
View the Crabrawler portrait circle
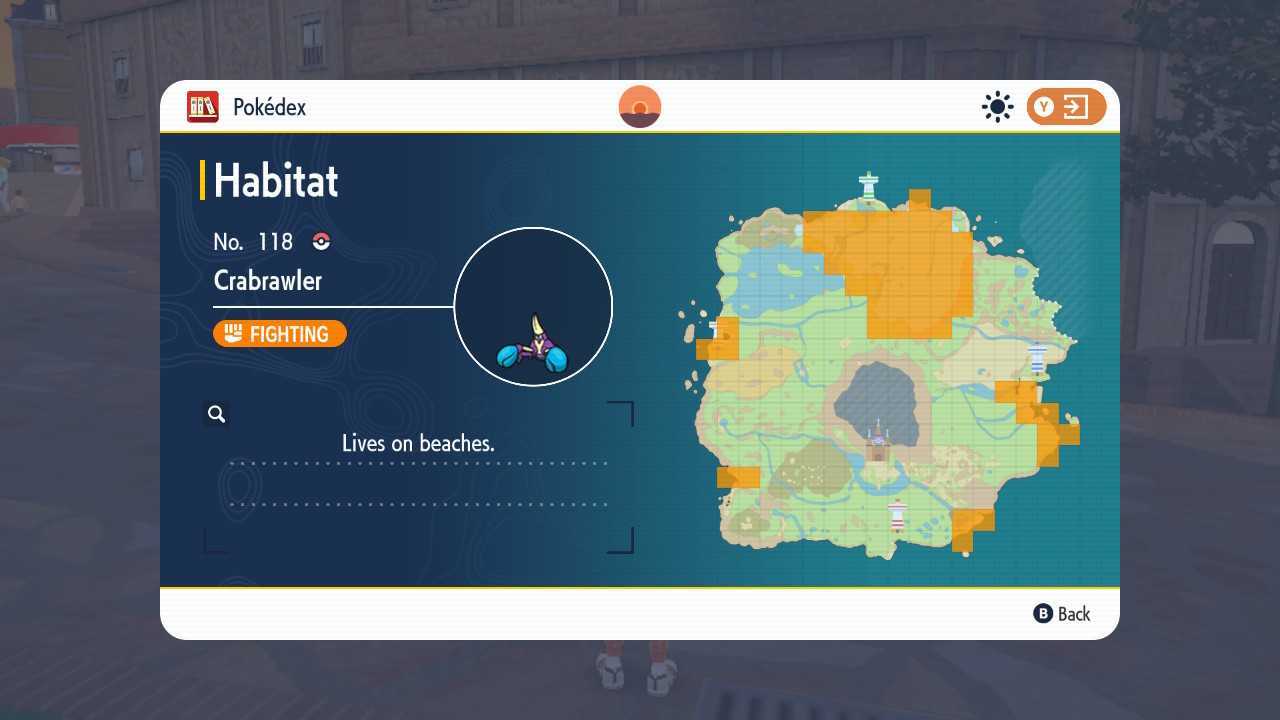pyautogui.click(x=533, y=306)
